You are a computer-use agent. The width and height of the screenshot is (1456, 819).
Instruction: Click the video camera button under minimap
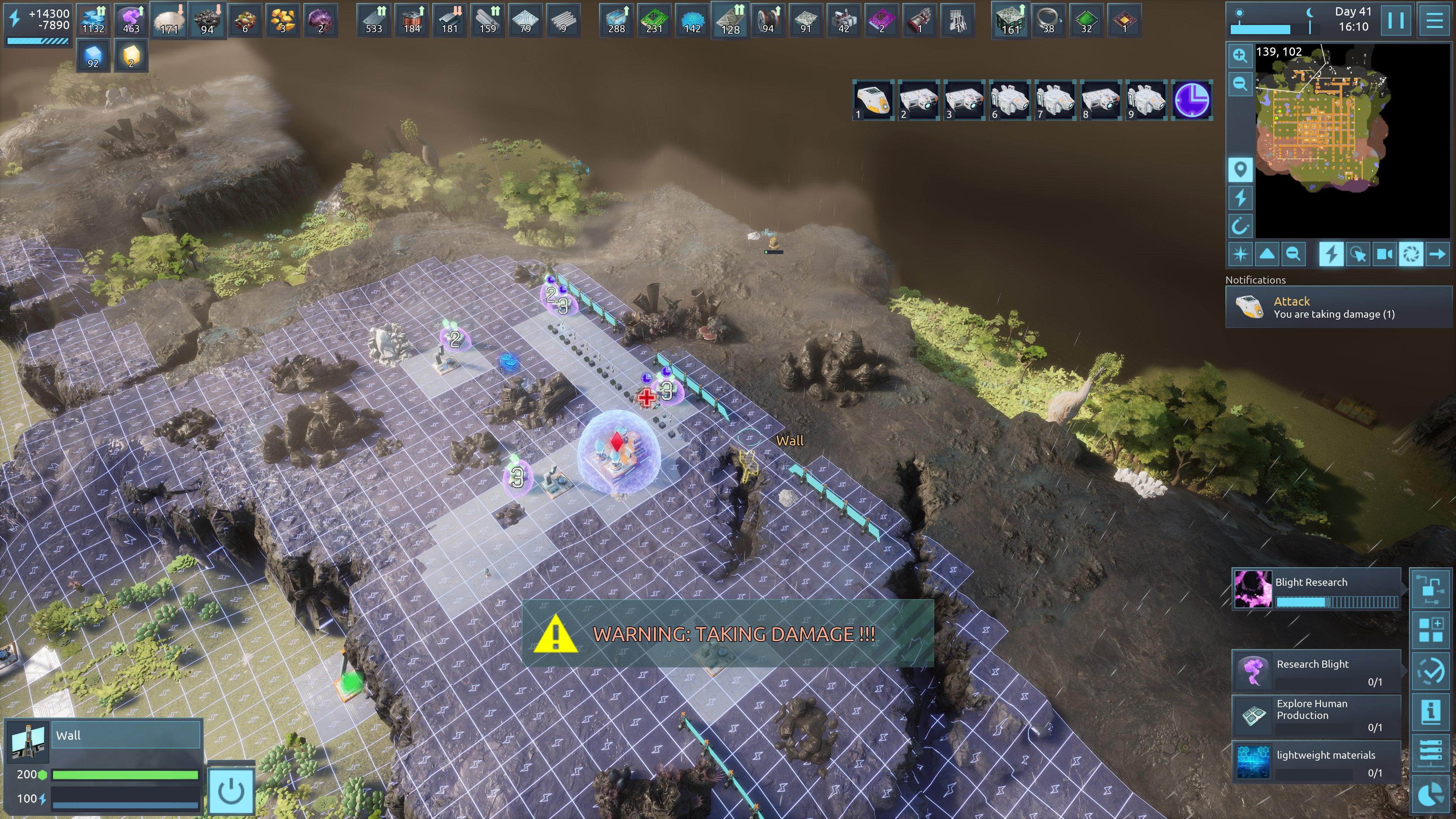point(1384,254)
